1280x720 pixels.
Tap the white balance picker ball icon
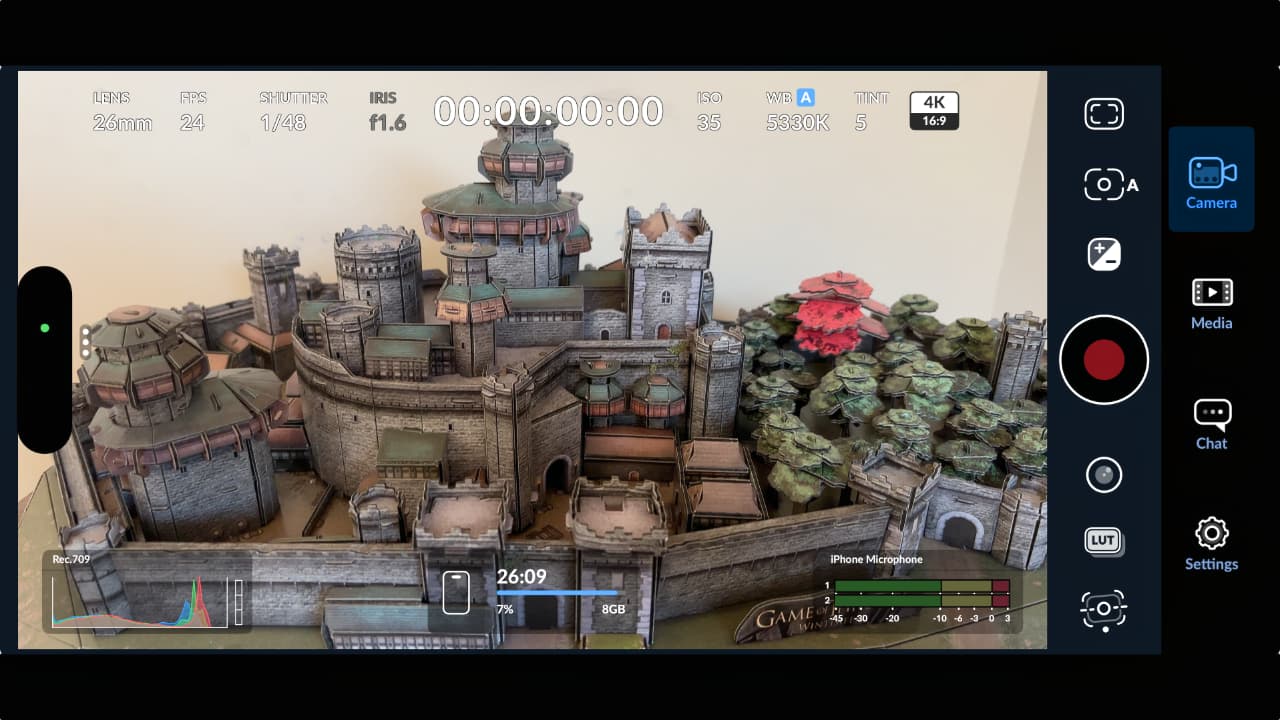coord(1104,475)
